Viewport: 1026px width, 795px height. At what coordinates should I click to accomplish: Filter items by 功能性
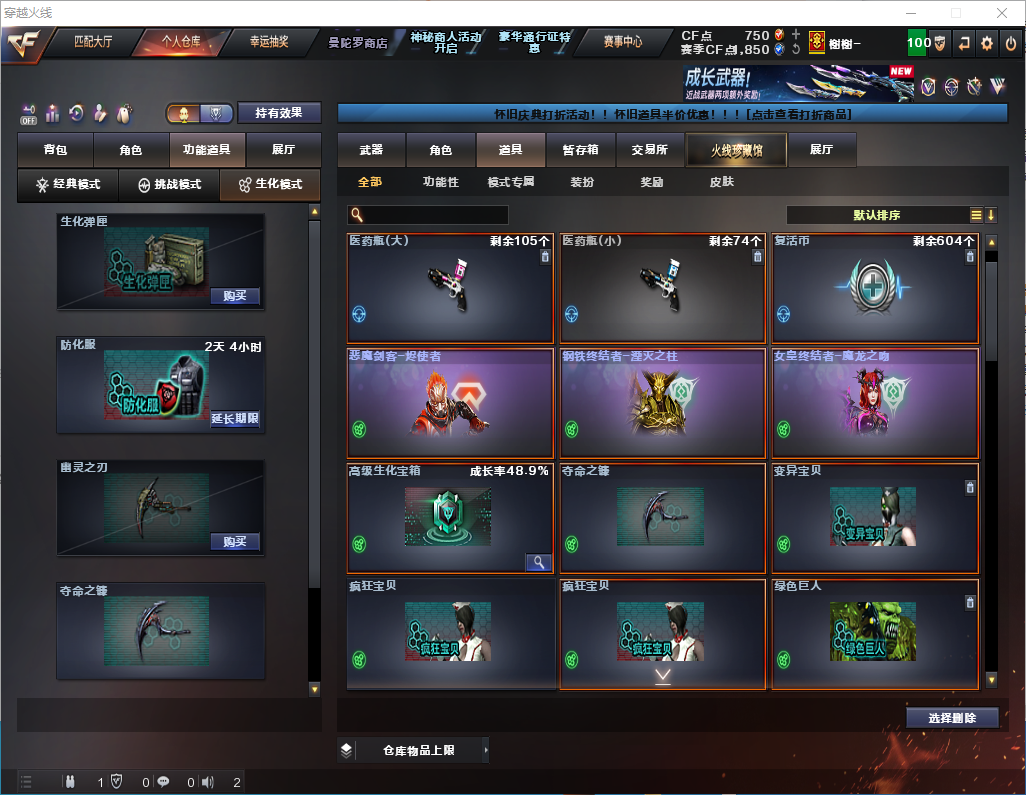(440, 182)
